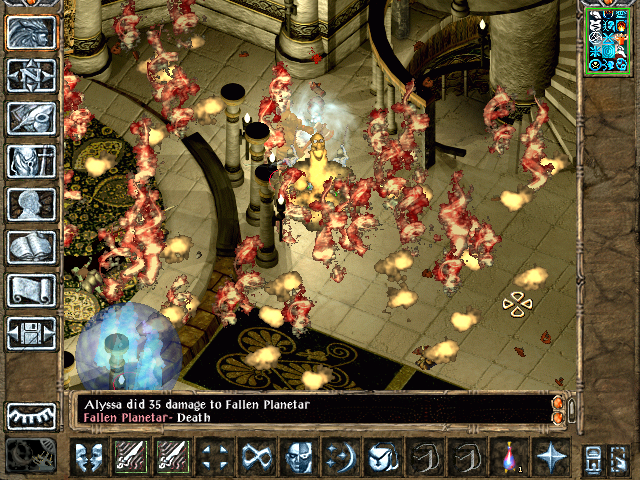Viewport: 640px width, 480px height.
Task: Open the inventory screen from the armored-figure button
Action: (x=31, y=161)
